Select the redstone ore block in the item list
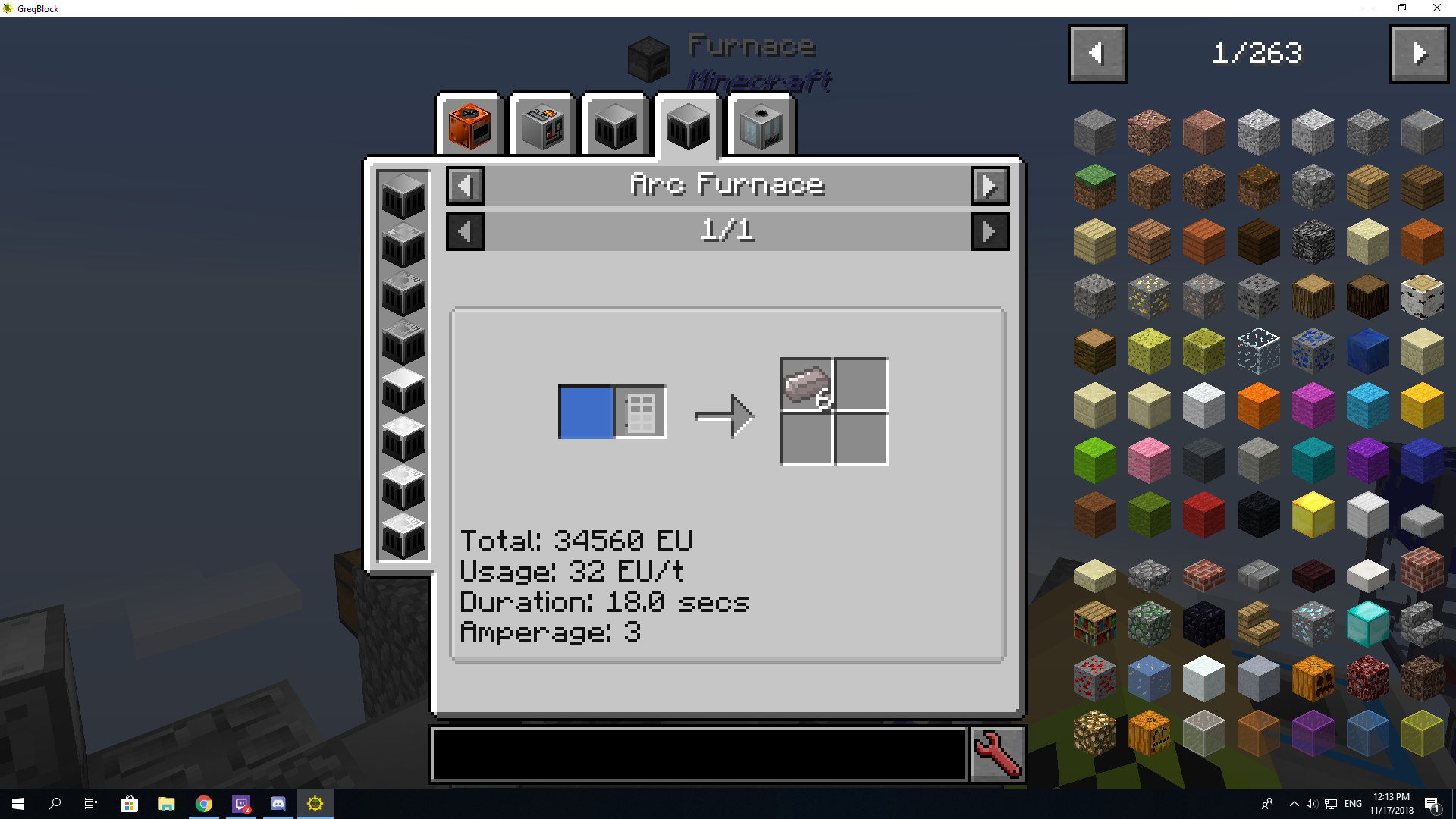 click(x=1094, y=677)
